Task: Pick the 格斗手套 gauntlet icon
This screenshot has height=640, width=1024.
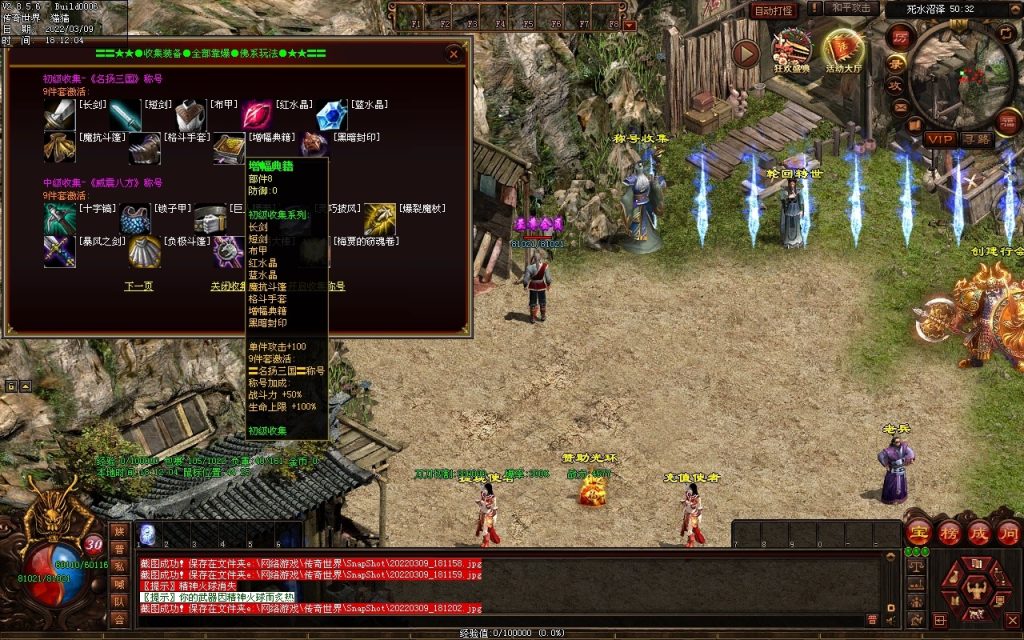Action: coord(144,148)
